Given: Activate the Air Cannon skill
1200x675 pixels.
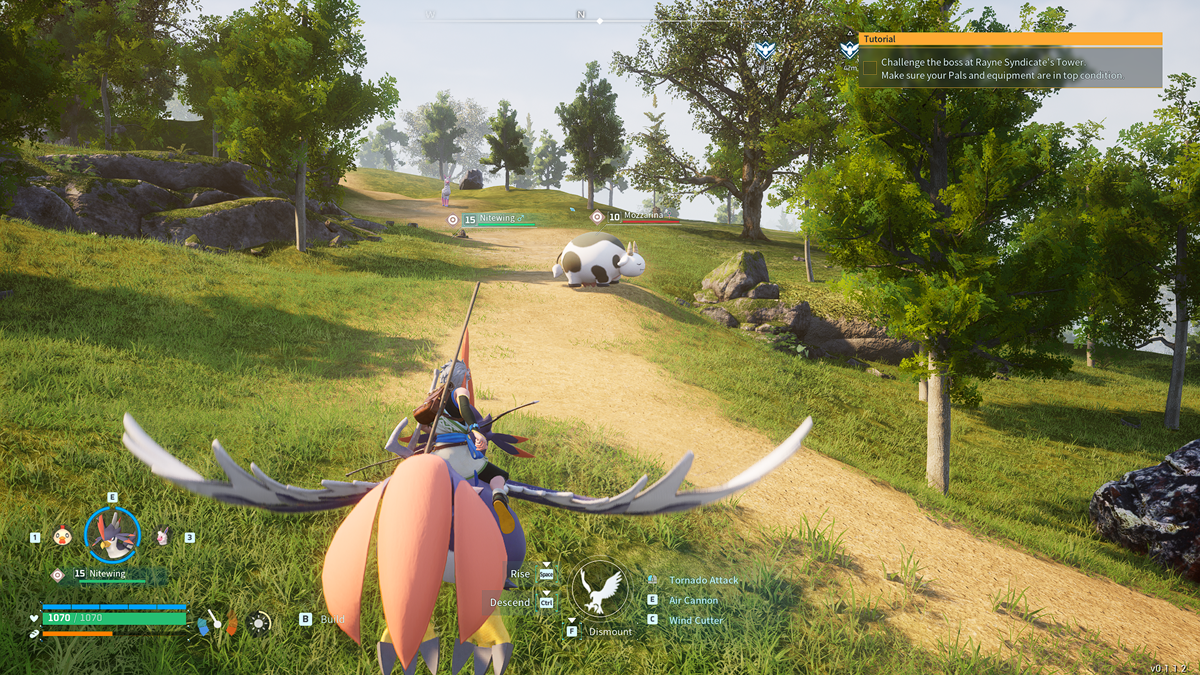Looking at the screenshot, I should tap(693, 600).
